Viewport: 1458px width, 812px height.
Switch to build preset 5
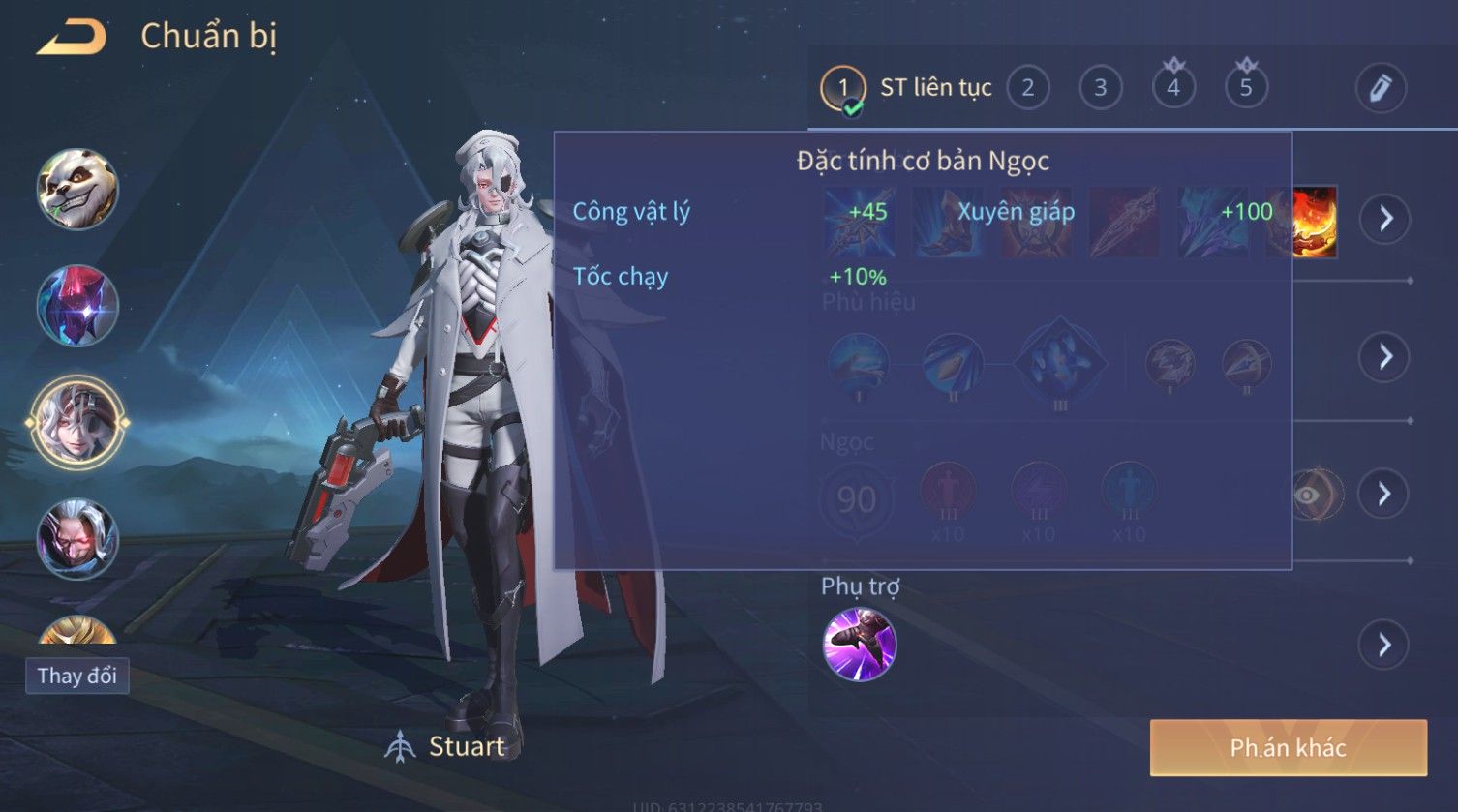pos(1246,88)
